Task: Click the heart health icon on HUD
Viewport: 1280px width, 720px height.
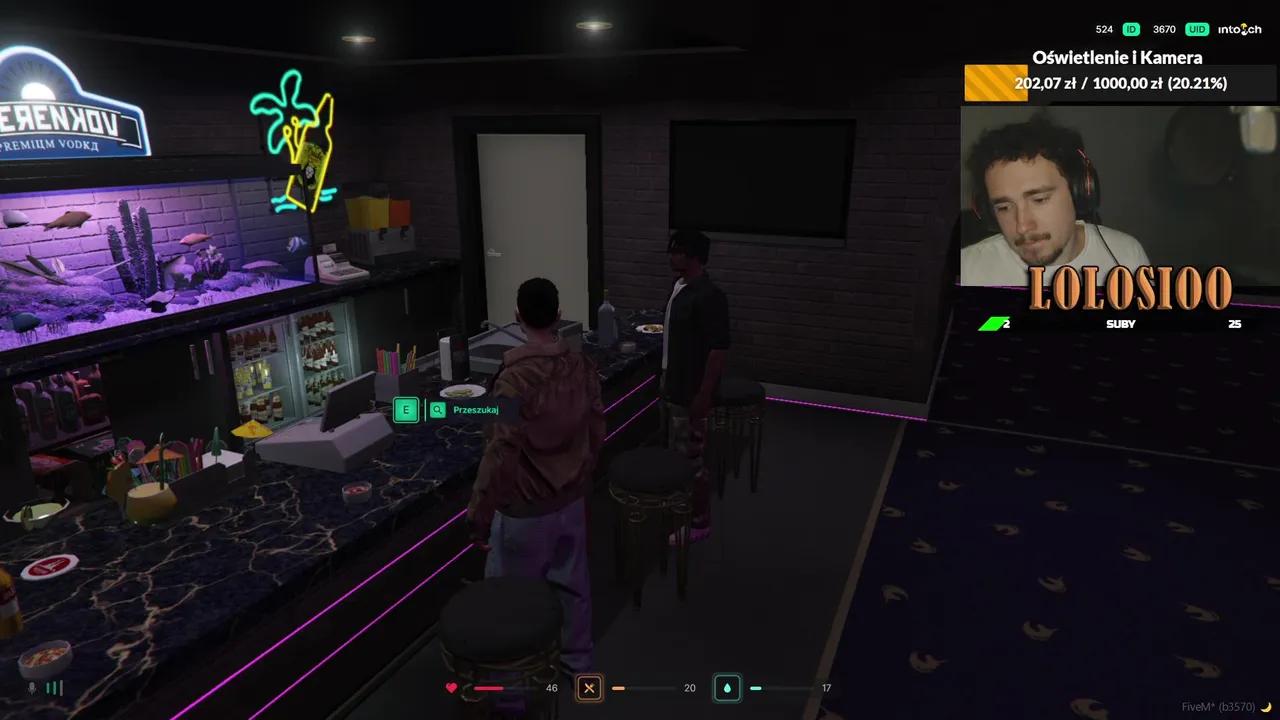Action: [452, 688]
